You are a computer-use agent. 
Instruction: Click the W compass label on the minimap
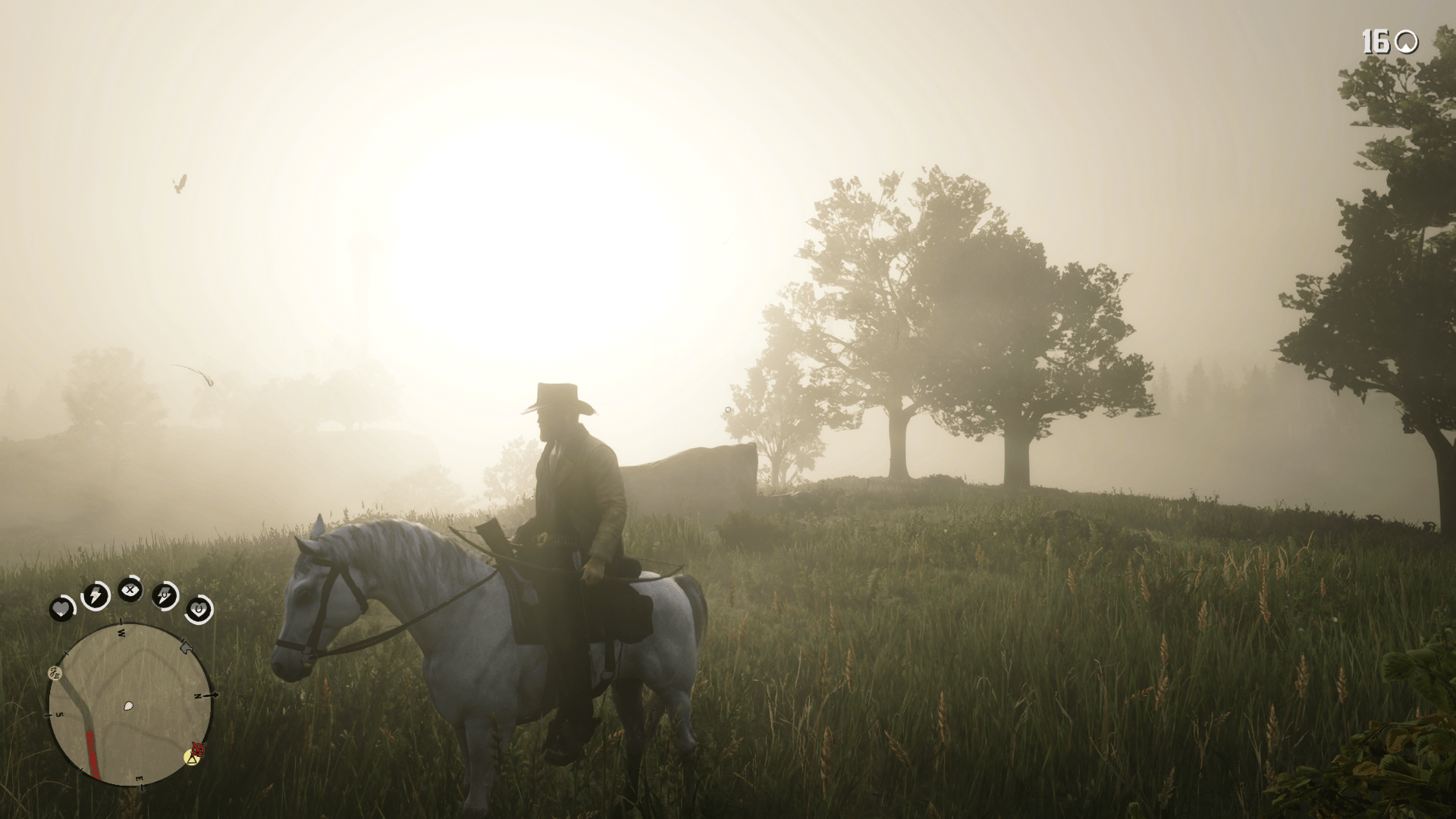point(122,633)
